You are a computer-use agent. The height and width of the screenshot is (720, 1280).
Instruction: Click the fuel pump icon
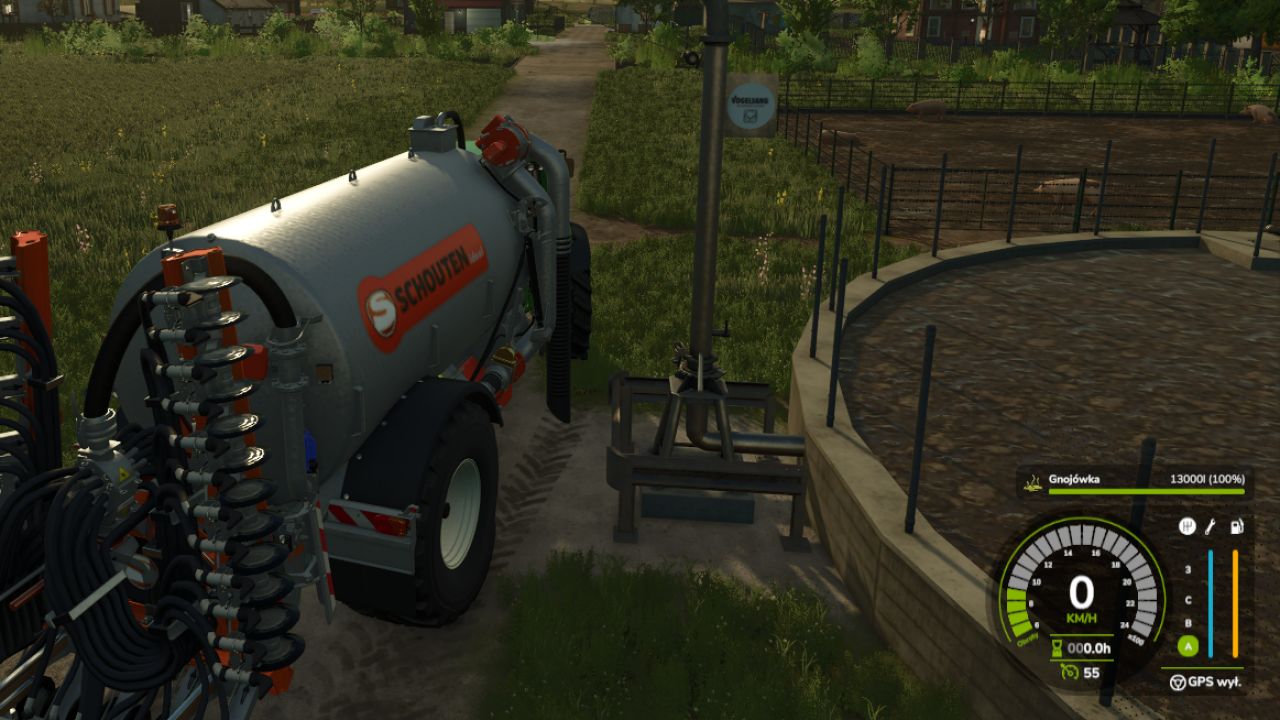point(1236,526)
